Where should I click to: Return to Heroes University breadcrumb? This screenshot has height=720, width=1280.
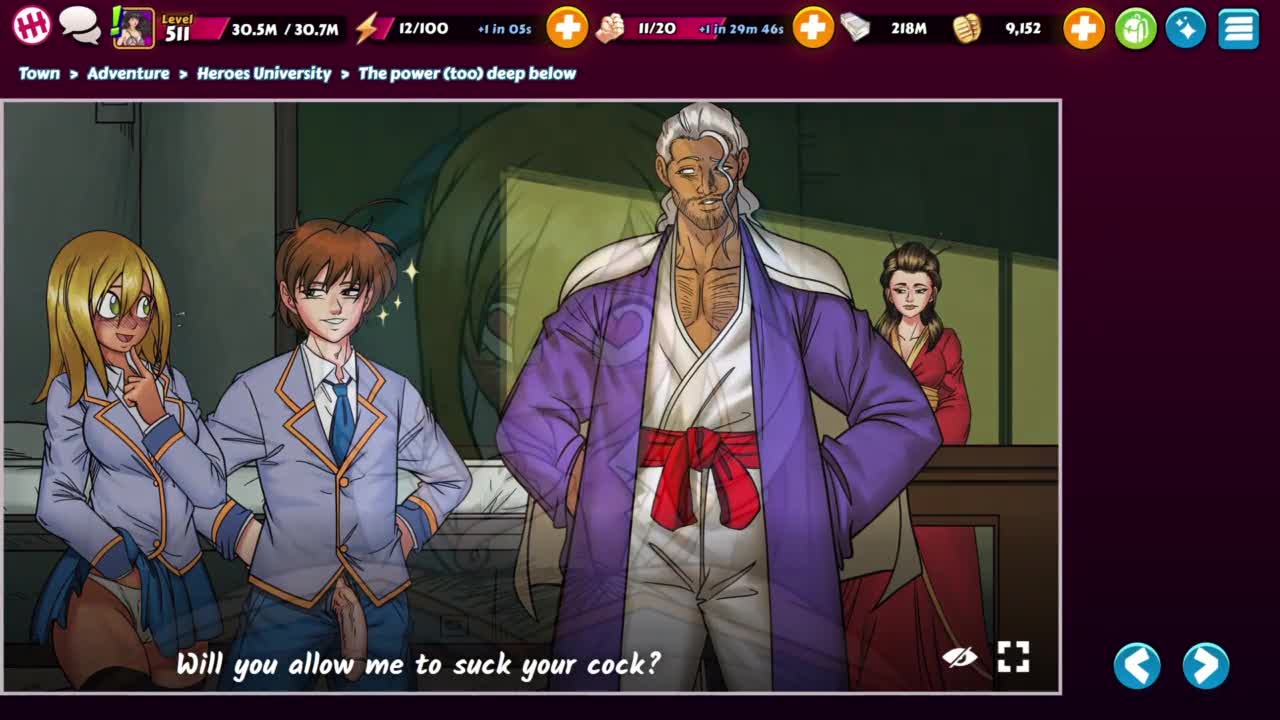pos(264,73)
